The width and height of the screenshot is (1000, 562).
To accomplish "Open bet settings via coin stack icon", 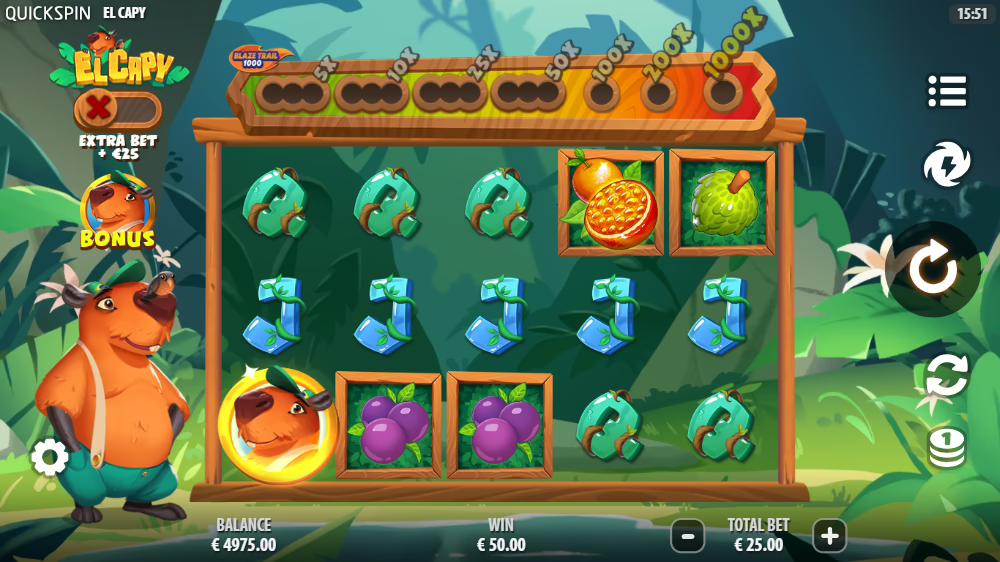I will 946,446.
